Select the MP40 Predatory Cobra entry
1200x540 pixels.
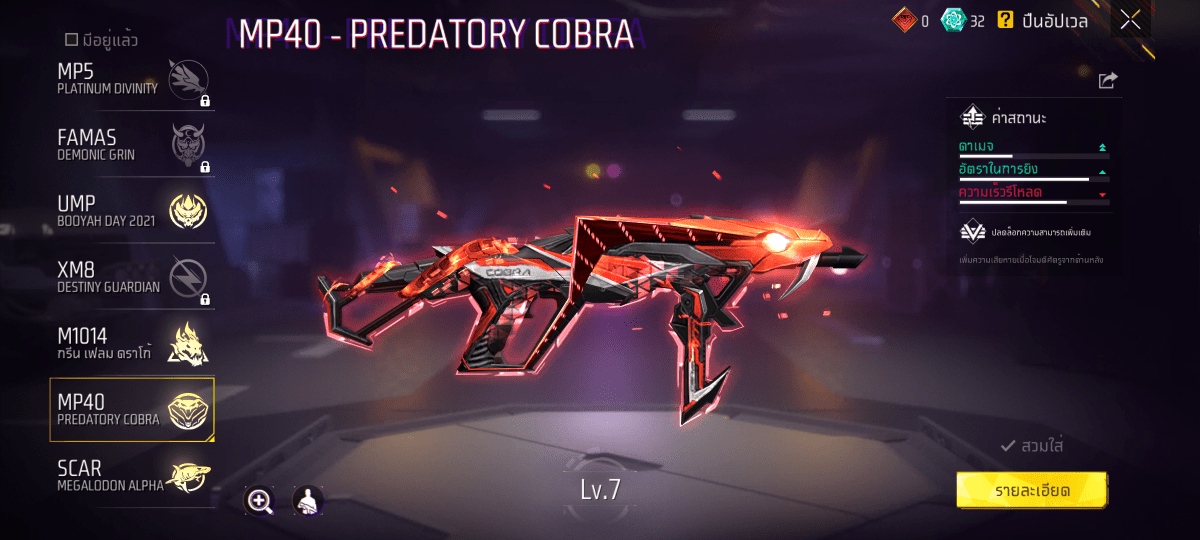click(x=132, y=409)
